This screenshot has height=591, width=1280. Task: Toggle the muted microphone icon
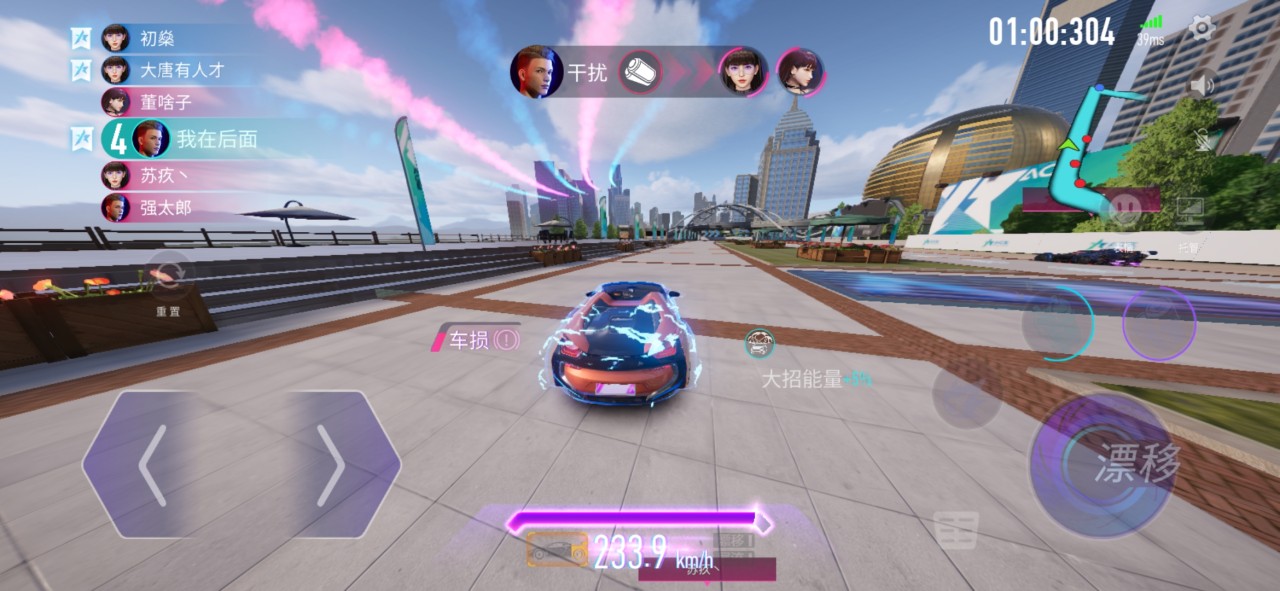[1204, 141]
